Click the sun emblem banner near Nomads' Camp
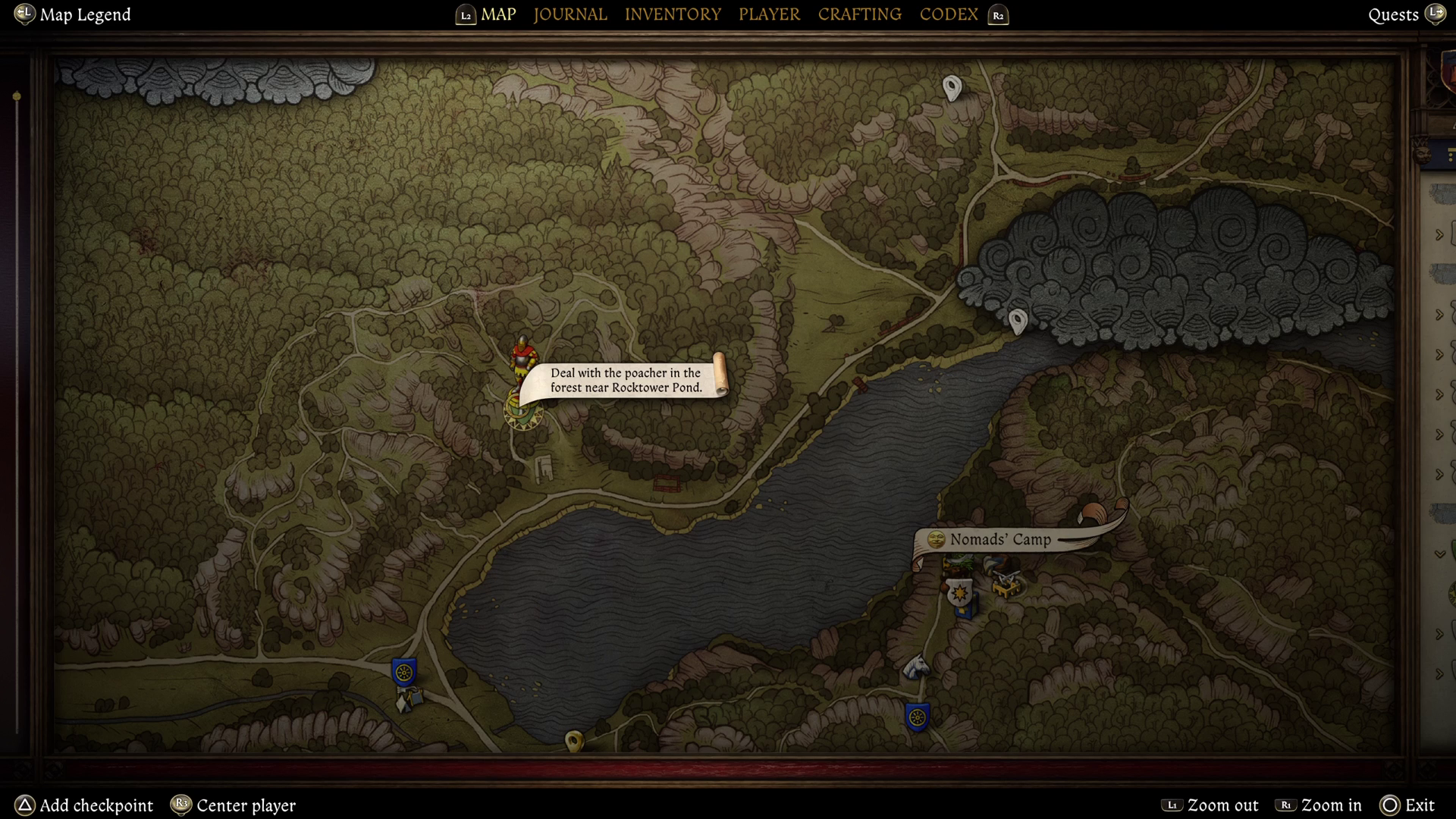This screenshot has height=819, width=1456. pos(959,592)
